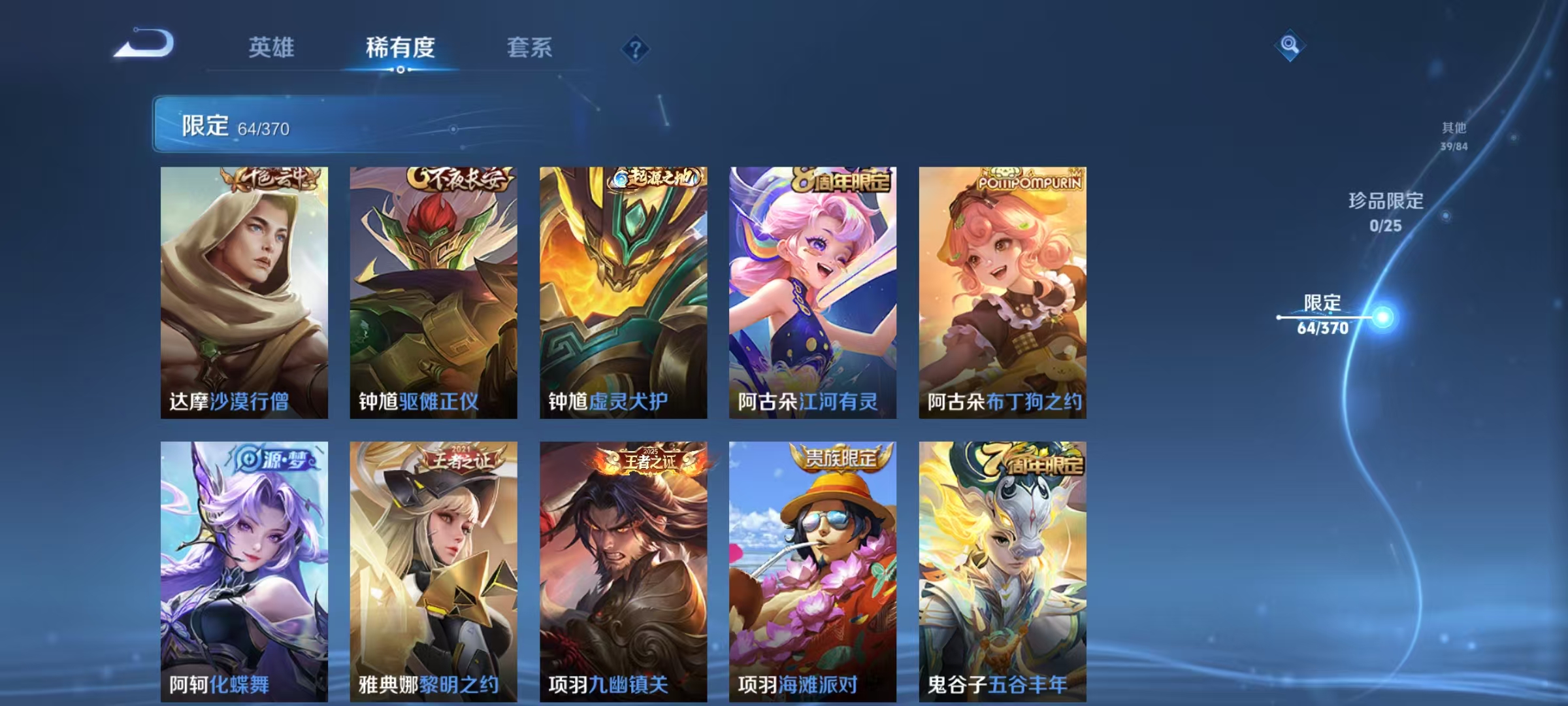Switch to the 英雄 tab
The image size is (1568, 706).
(271, 47)
